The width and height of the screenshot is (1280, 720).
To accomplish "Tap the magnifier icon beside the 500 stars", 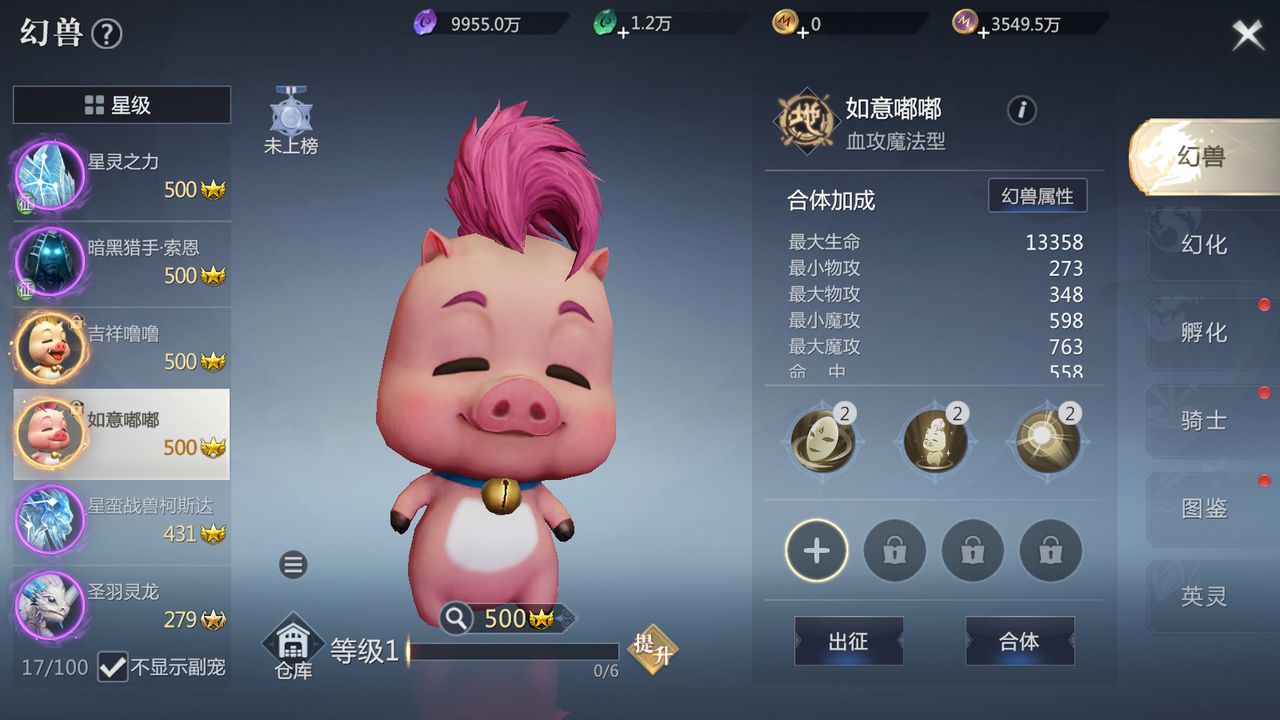I will pyautogui.click(x=456, y=618).
